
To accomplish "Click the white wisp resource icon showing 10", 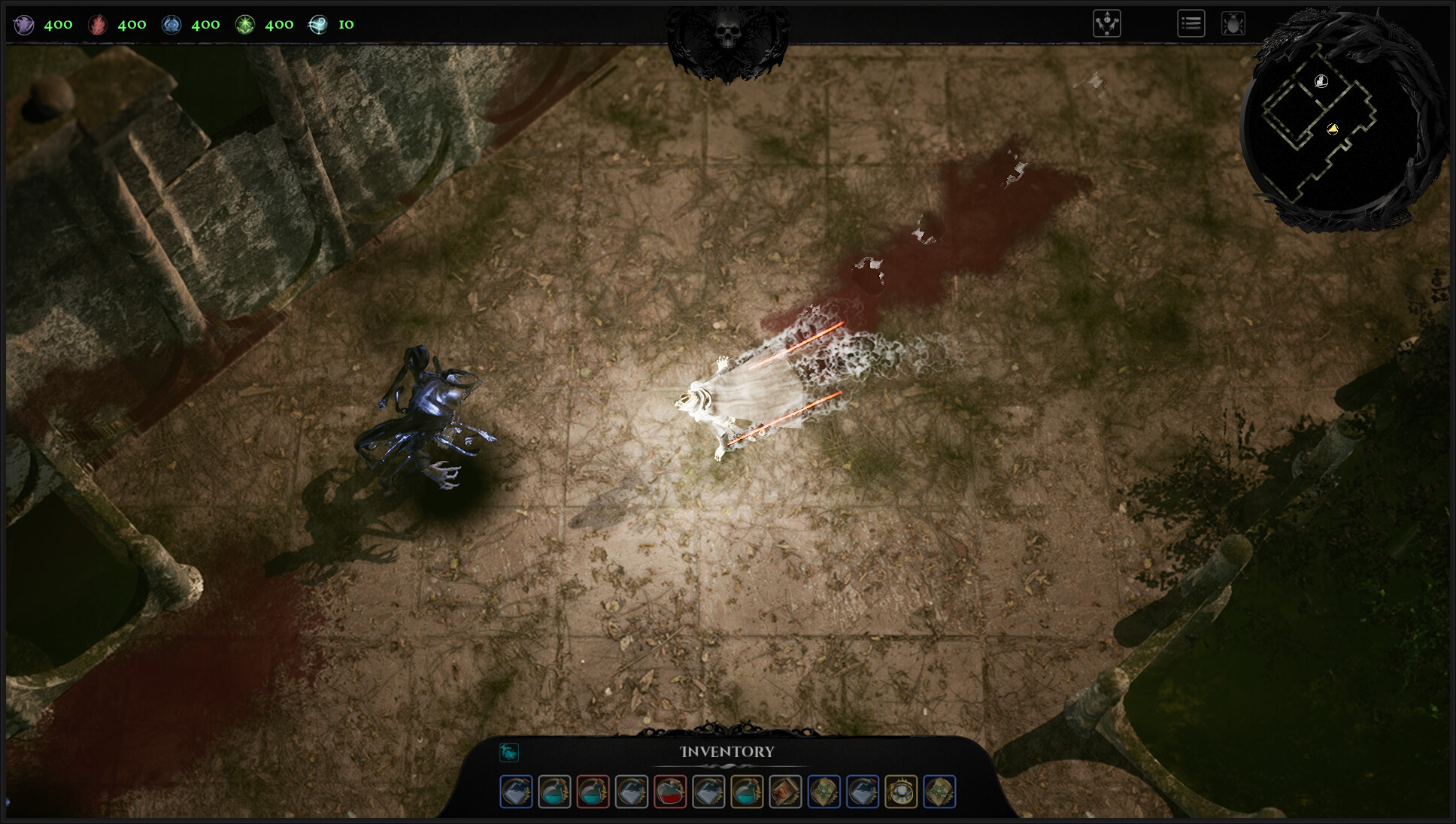I will 319,24.
